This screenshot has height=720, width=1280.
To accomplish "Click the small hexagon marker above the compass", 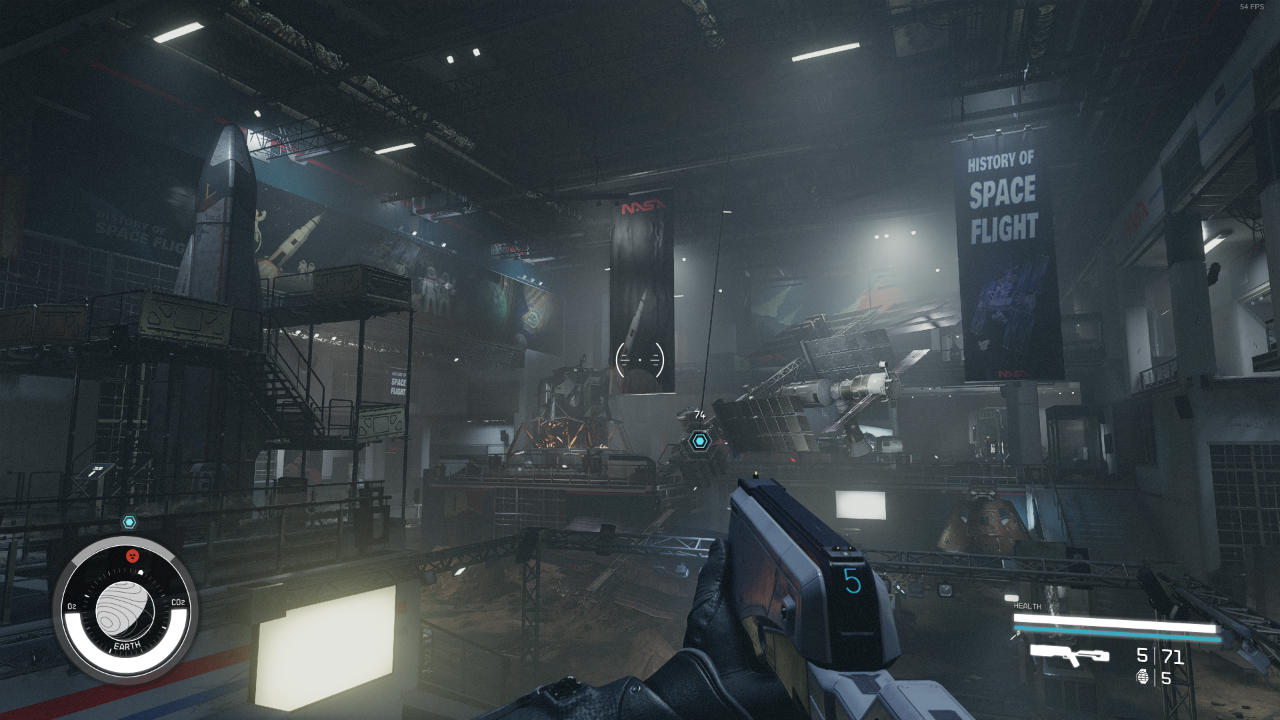I will 129,522.
